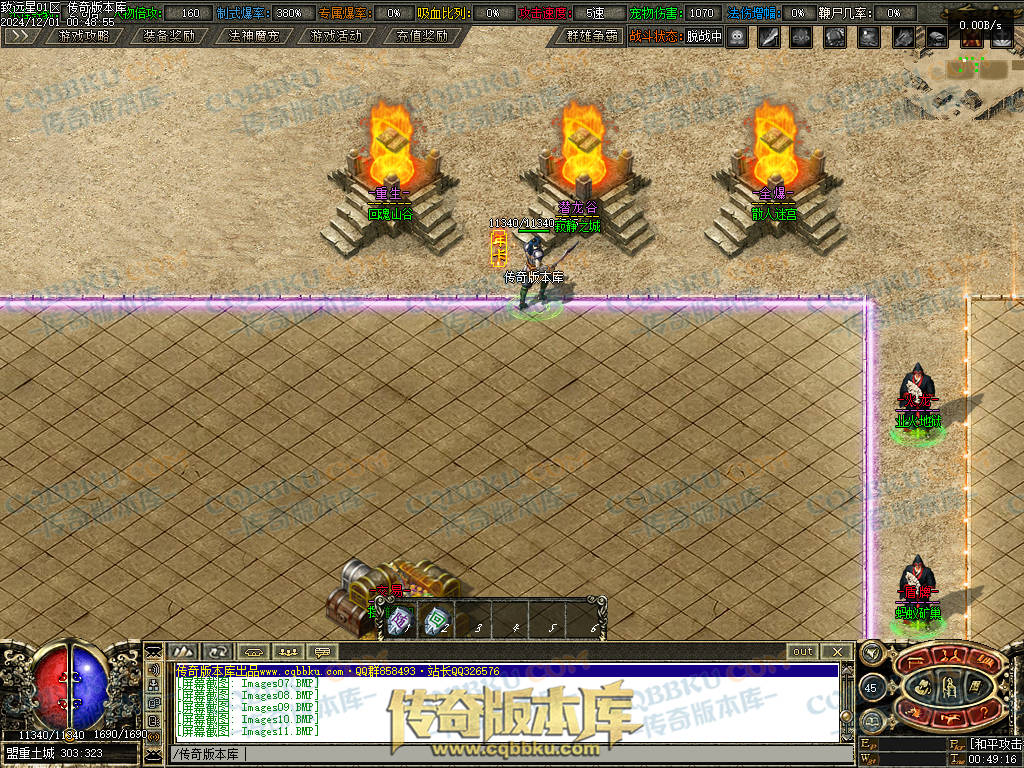Screen dimensions: 1024x768
Task: Close the game with the X button
Action: [x=836, y=651]
